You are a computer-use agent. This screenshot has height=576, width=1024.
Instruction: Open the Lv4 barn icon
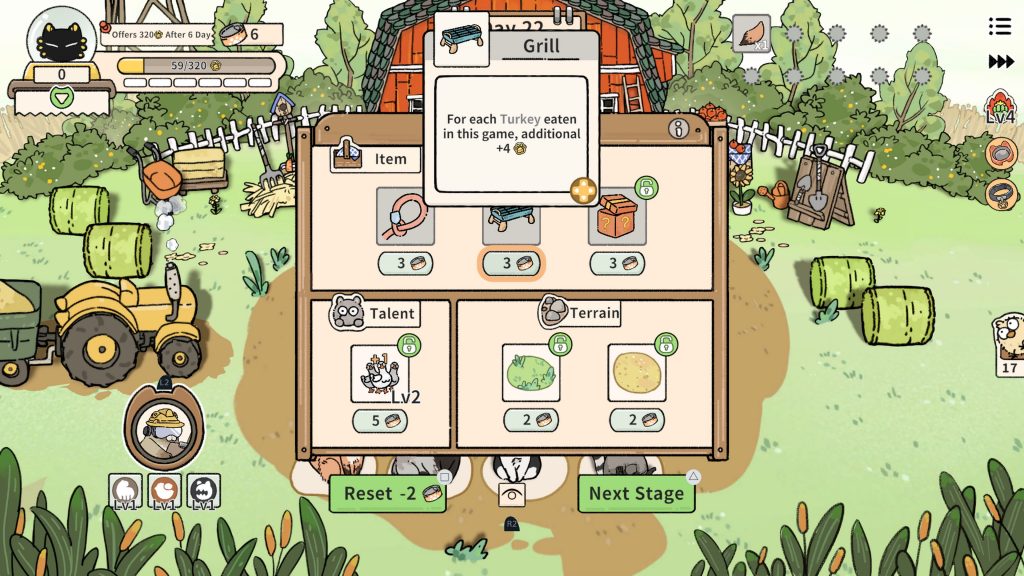point(1000,108)
